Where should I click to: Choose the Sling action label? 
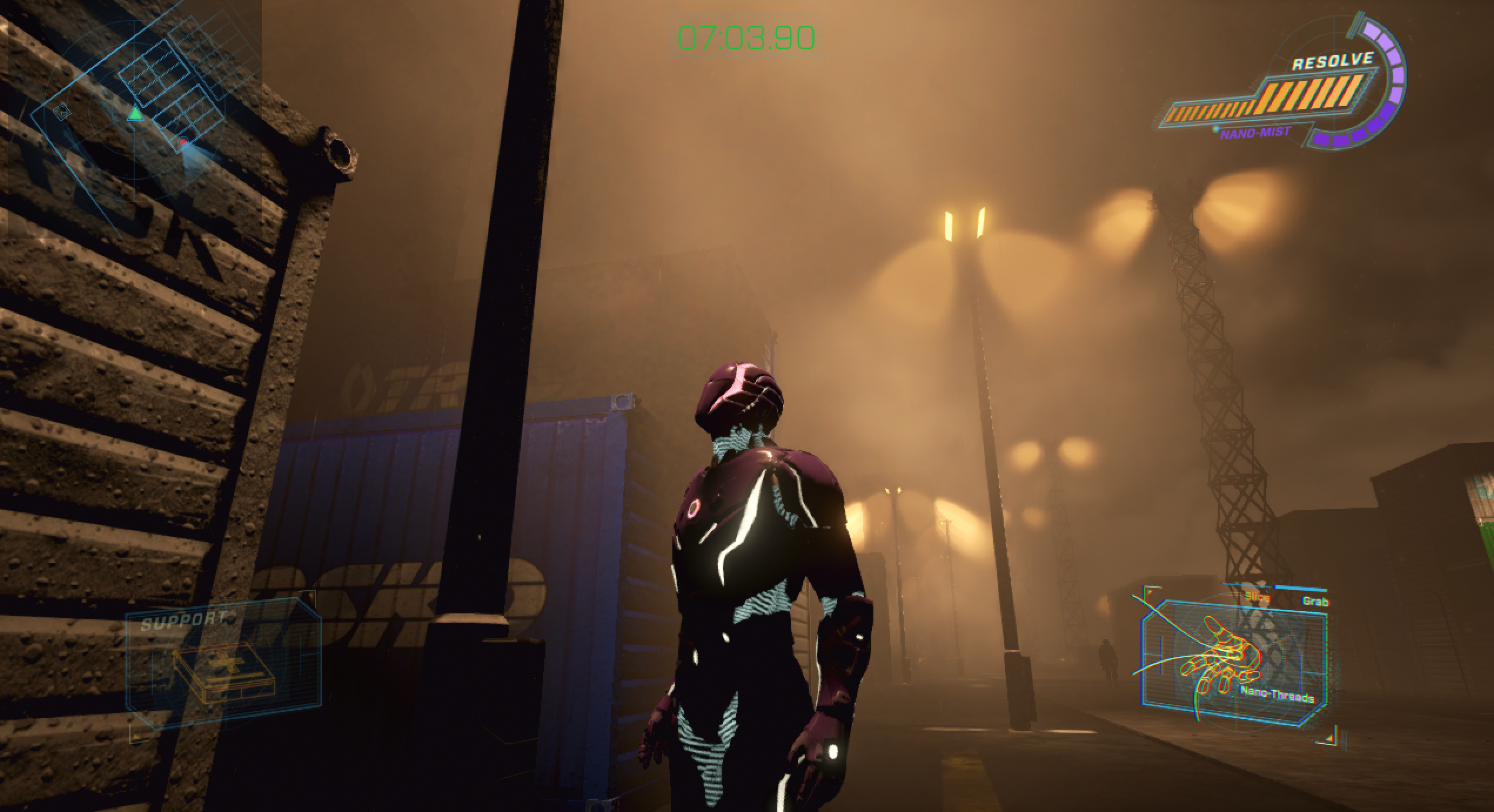[x=1257, y=598]
